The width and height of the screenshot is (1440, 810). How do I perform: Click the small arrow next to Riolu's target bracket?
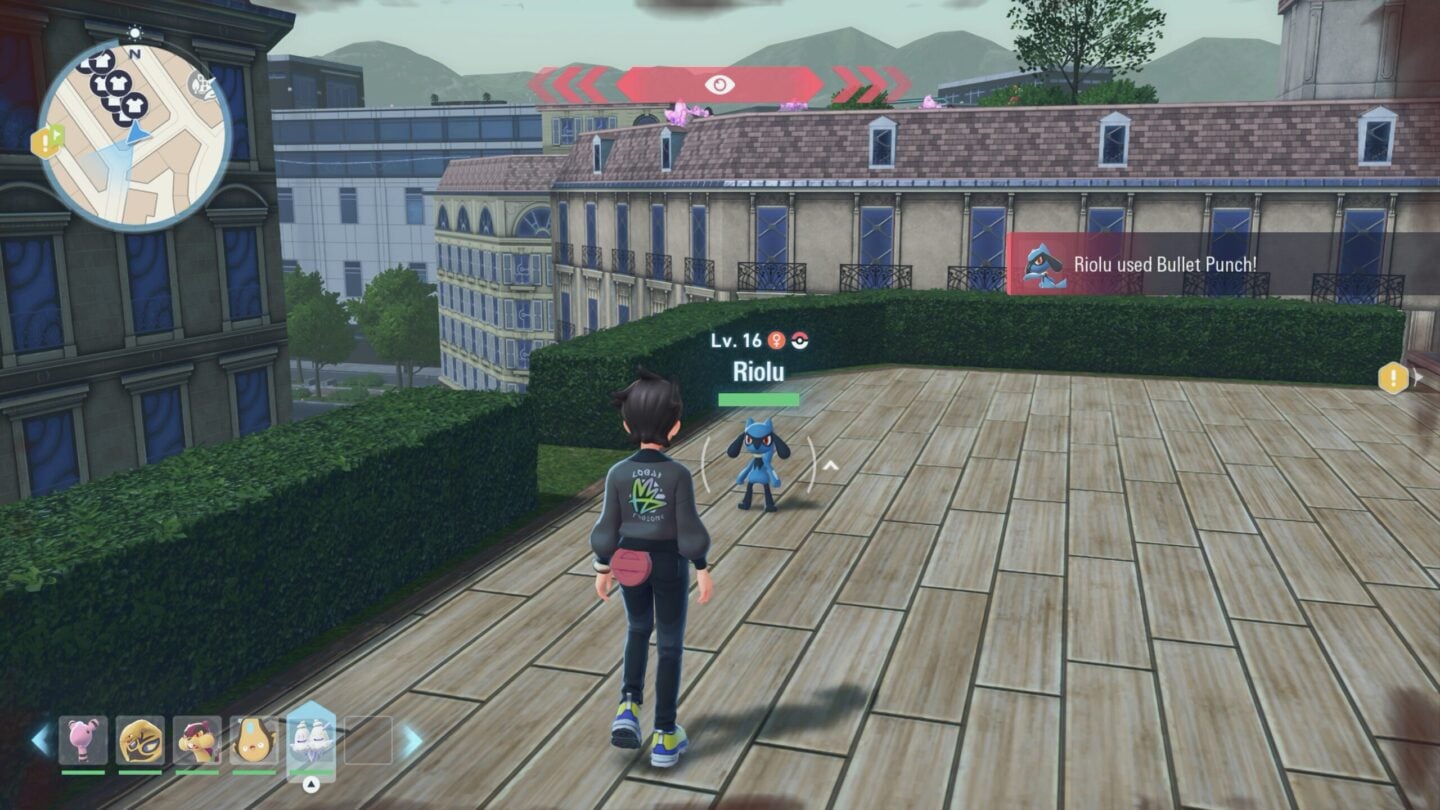point(830,463)
